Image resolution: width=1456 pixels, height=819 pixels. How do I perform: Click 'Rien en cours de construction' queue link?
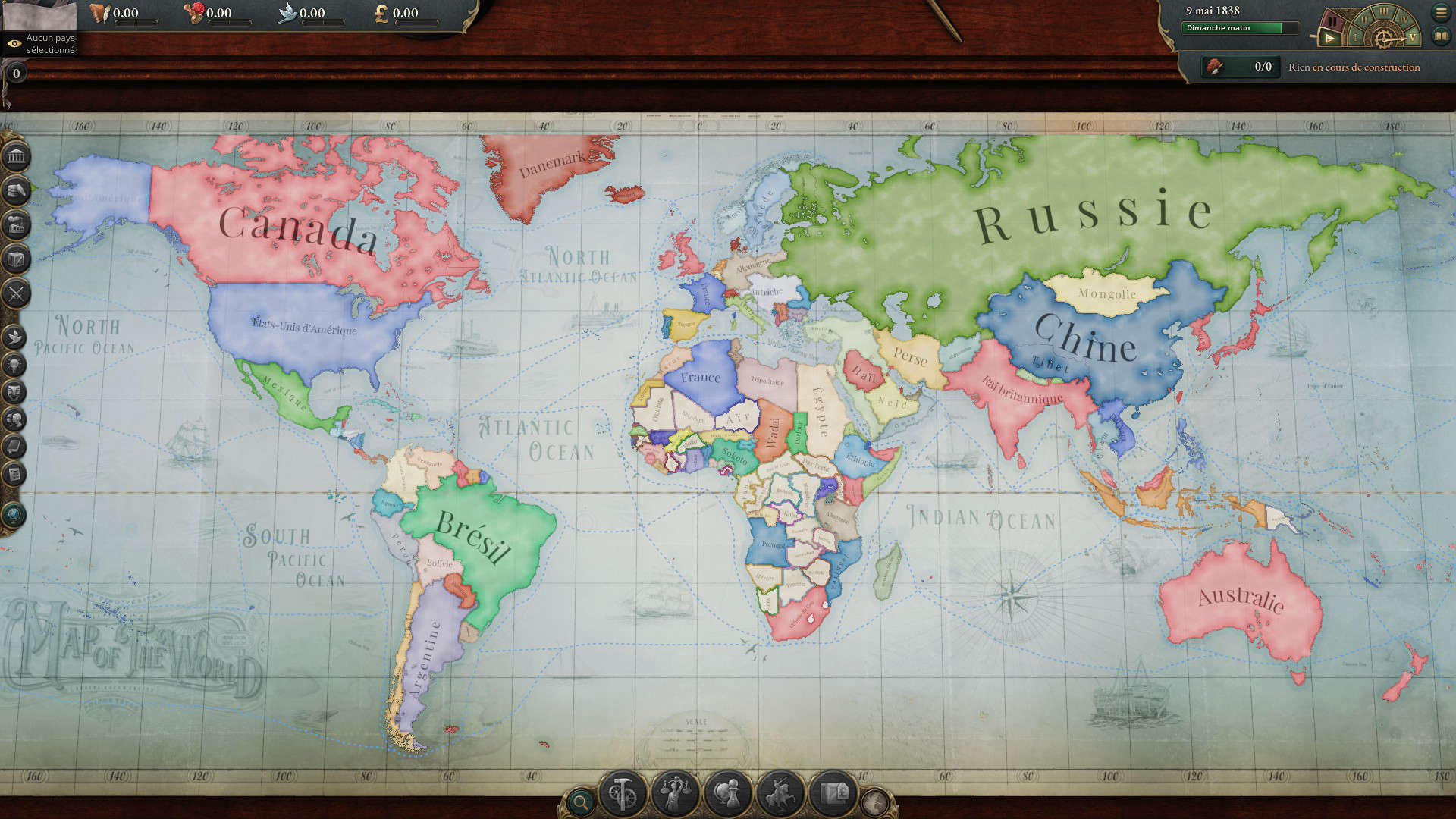pyautogui.click(x=1354, y=67)
